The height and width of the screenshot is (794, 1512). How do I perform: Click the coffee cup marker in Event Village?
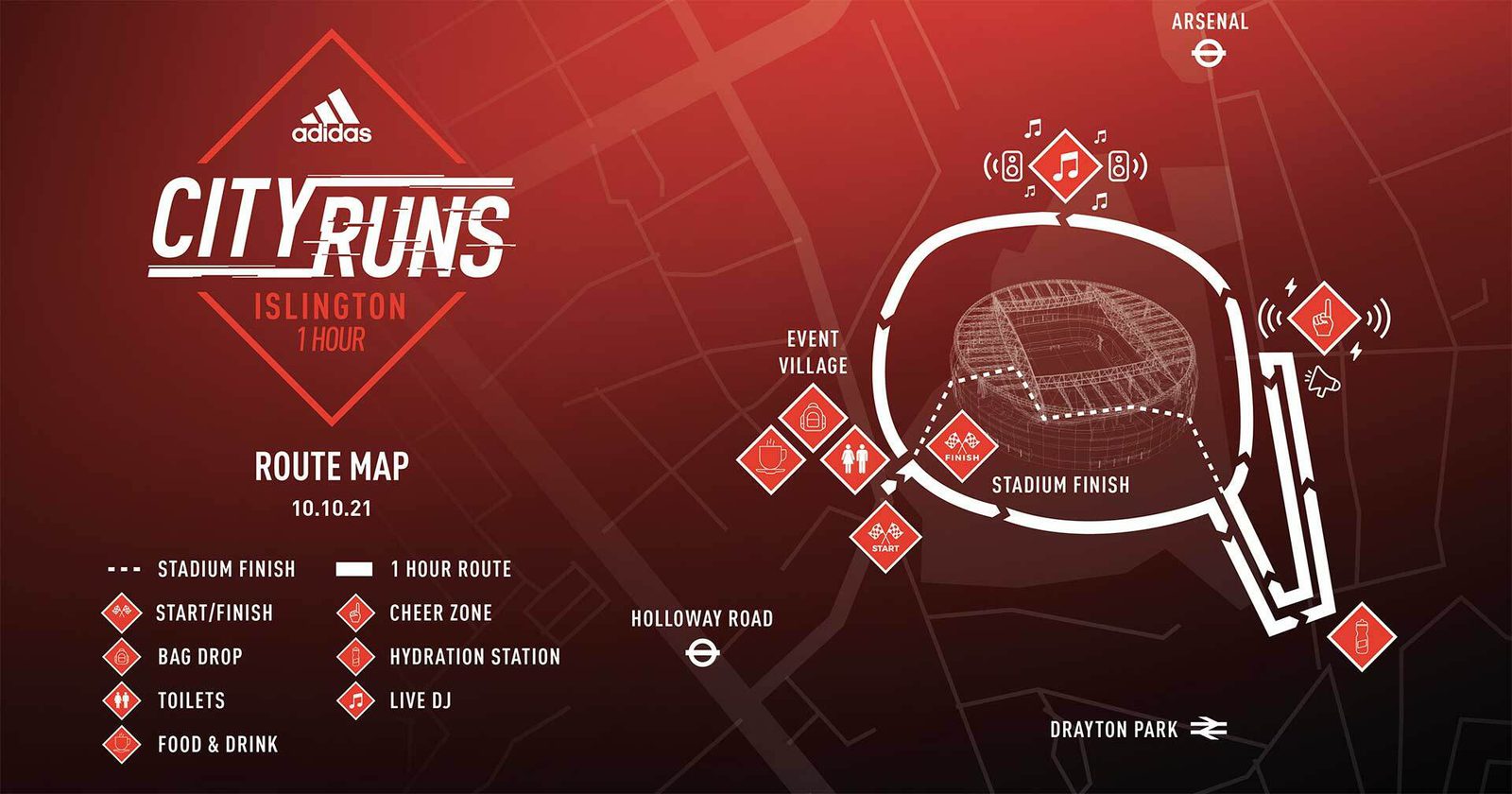770,458
